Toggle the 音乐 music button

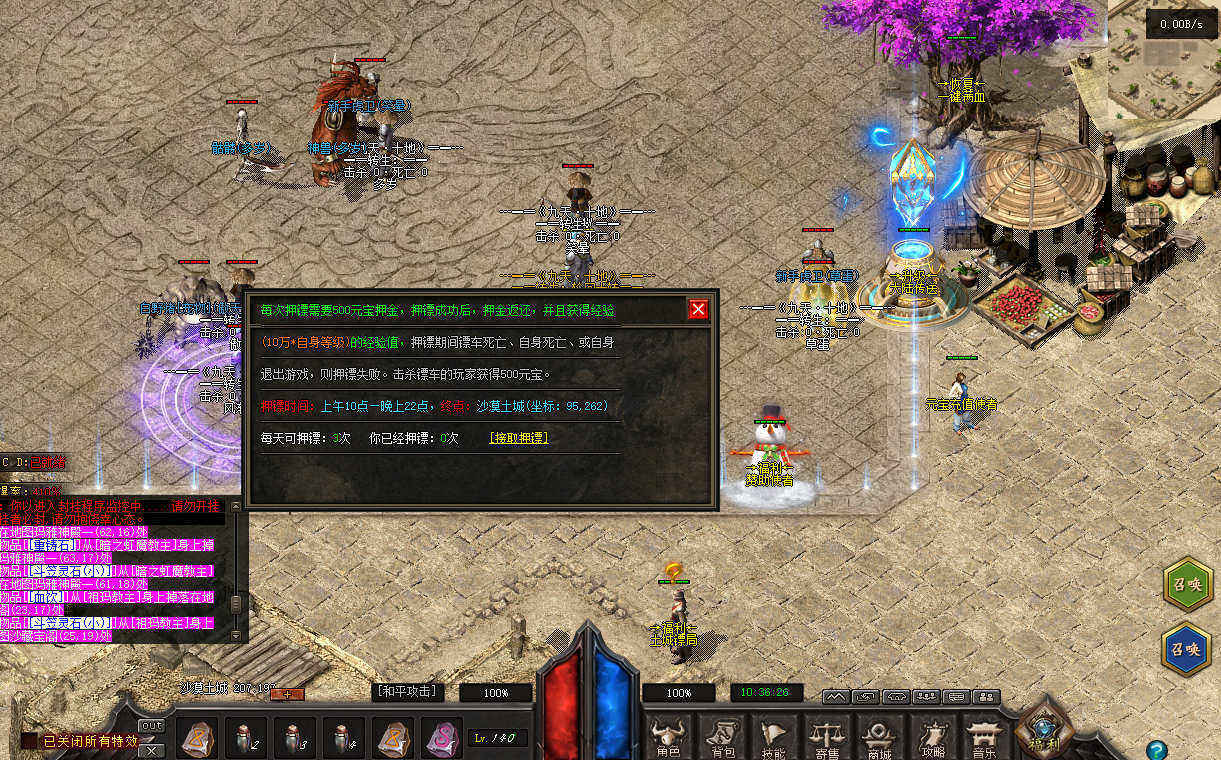coord(985,738)
